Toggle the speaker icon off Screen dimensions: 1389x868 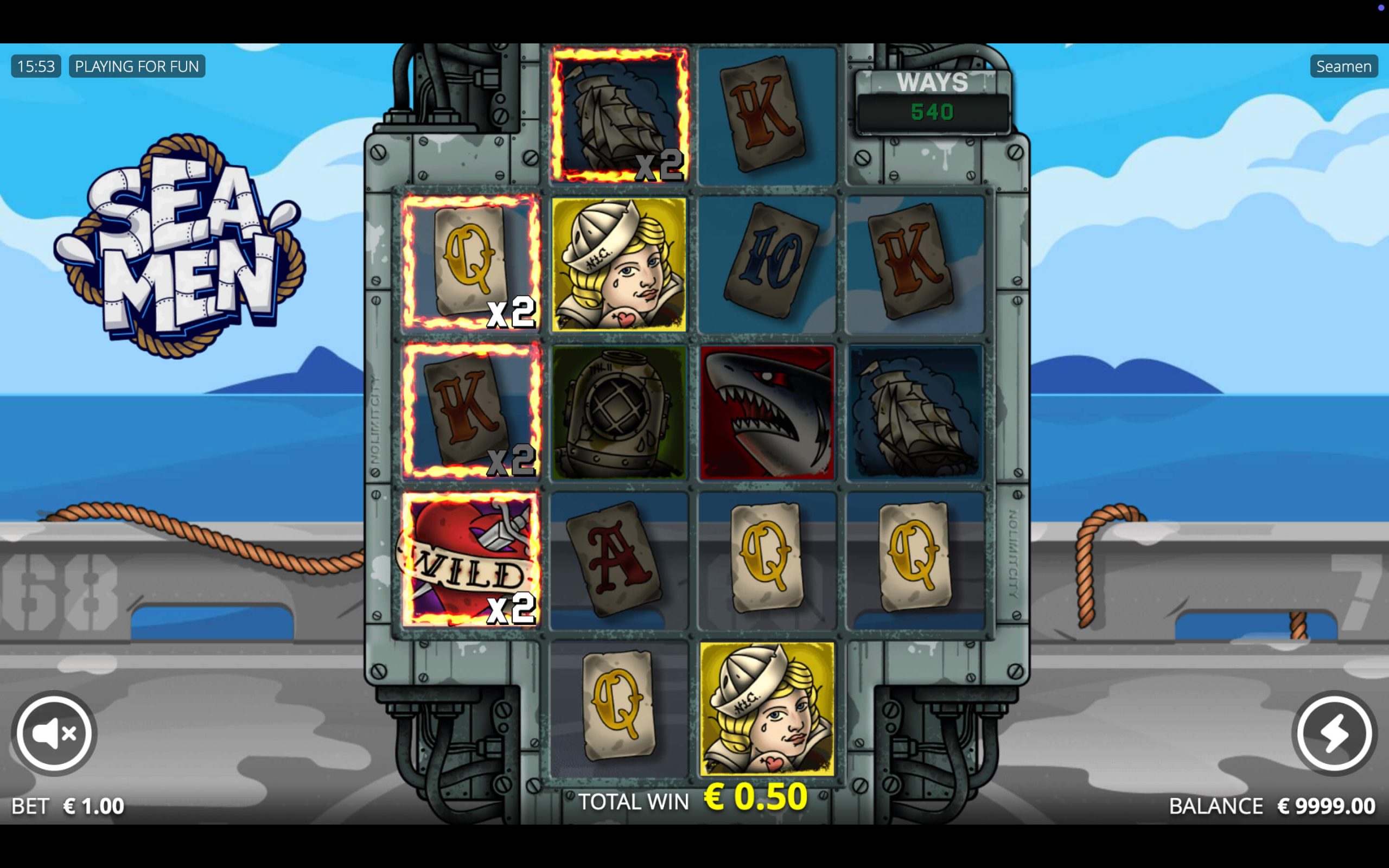53,731
